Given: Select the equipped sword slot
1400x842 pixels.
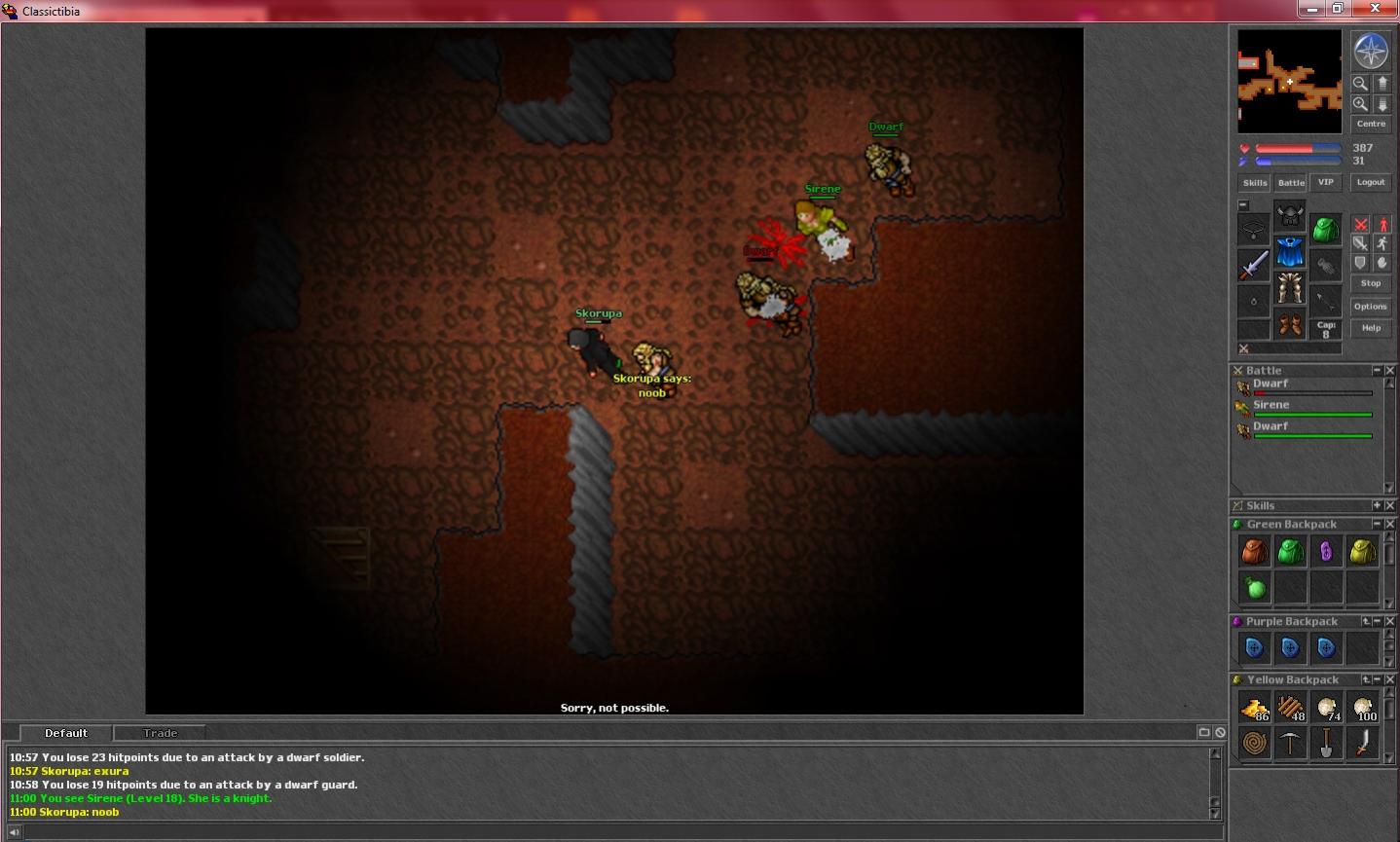Looking at the screenshot, I should pyautogui.click(x=1254, y=265).
